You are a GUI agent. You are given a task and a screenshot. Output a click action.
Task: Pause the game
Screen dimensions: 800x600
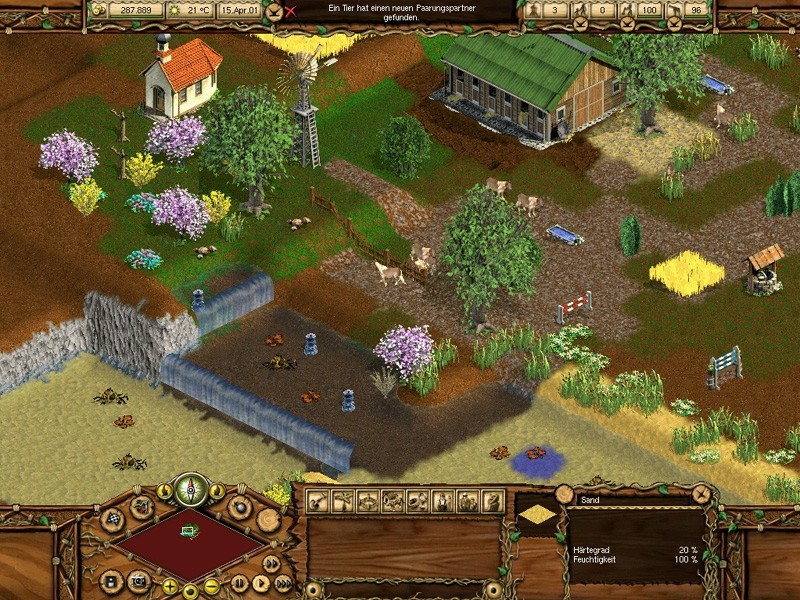(240, 582)
